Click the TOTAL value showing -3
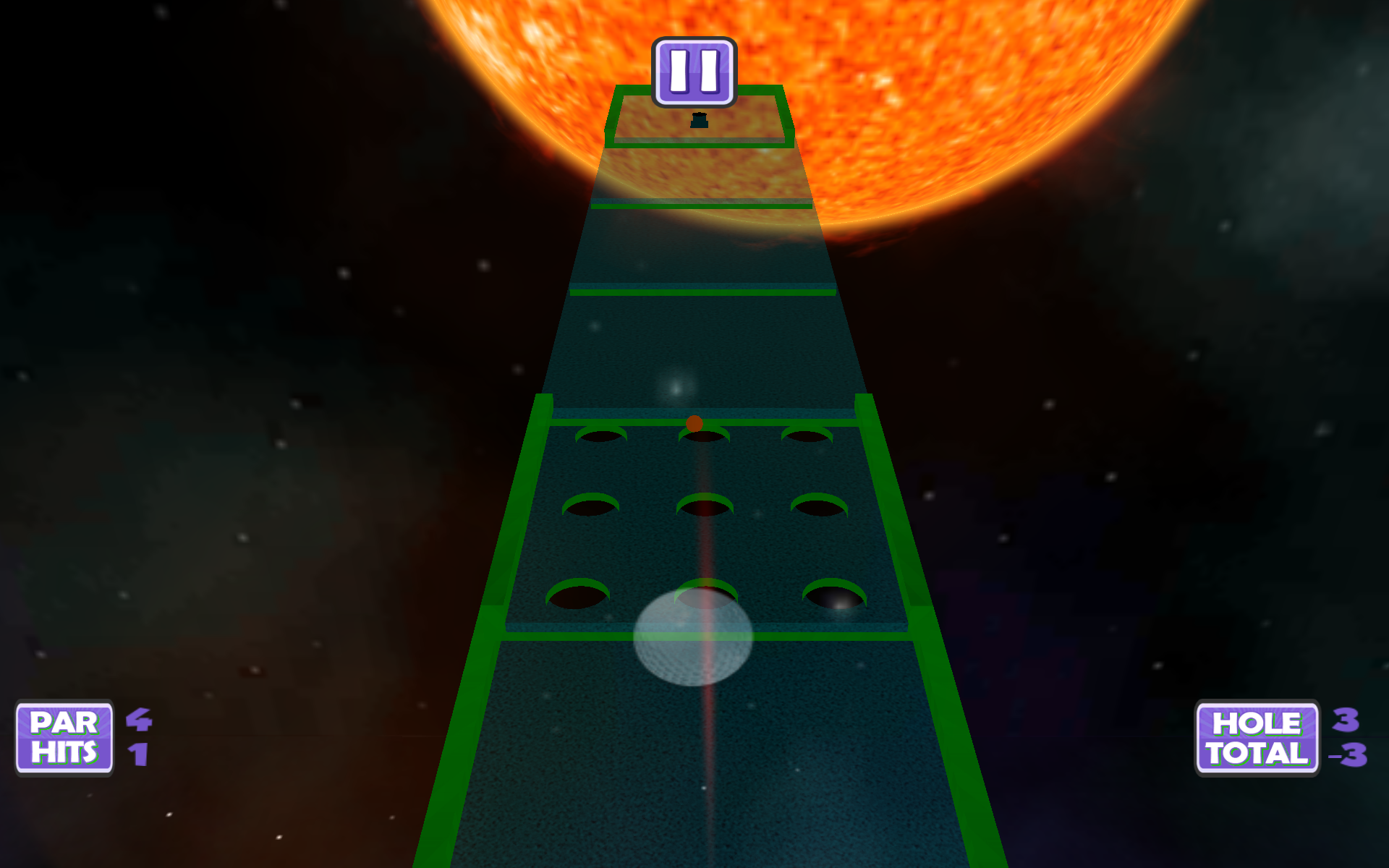The width and height of the screenshot is (1389, 868). tap(1348, 754)
